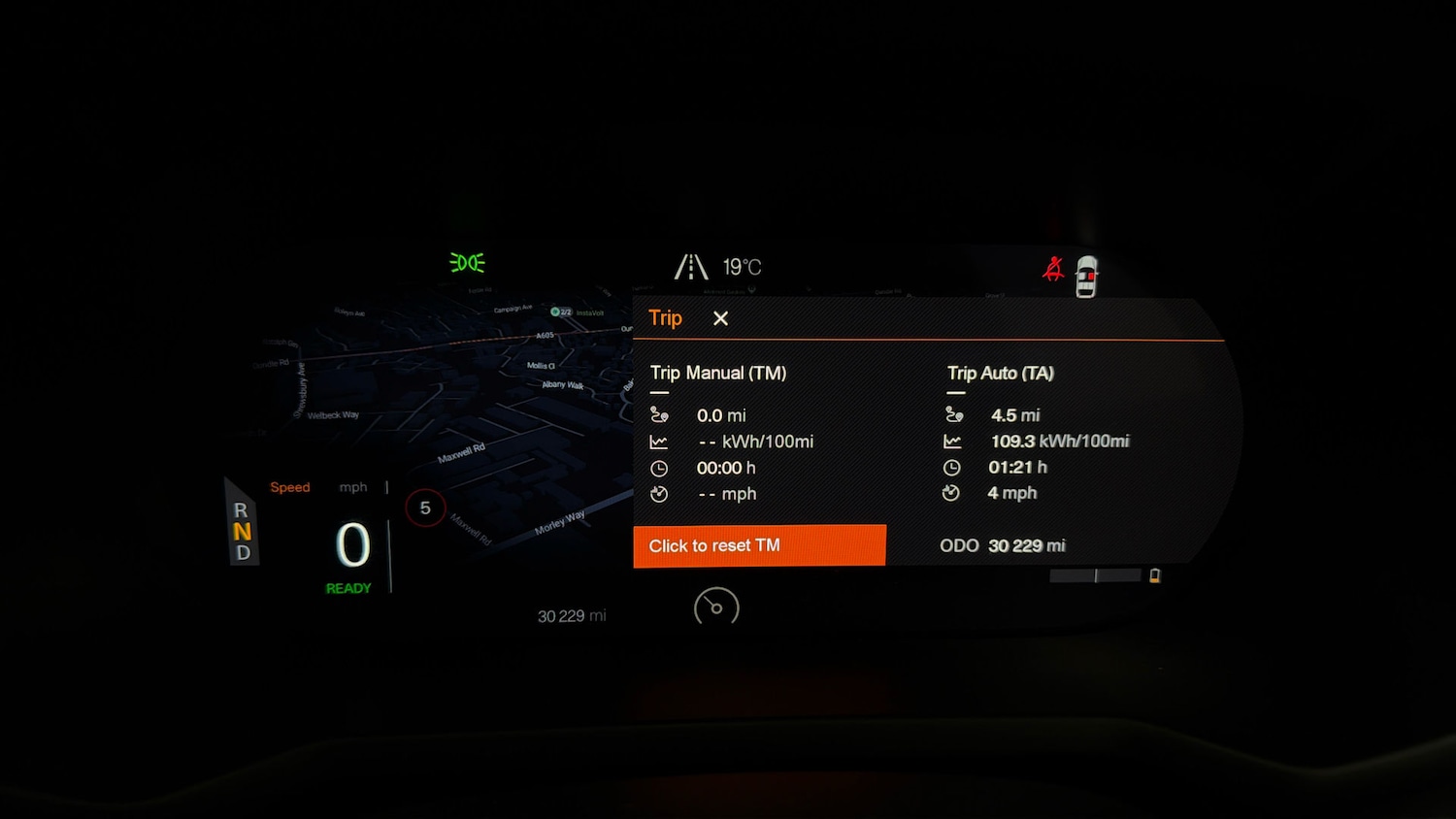Tap the green READY status indicator
This screenshot has height=819, width=1456.
pos(349,587)
